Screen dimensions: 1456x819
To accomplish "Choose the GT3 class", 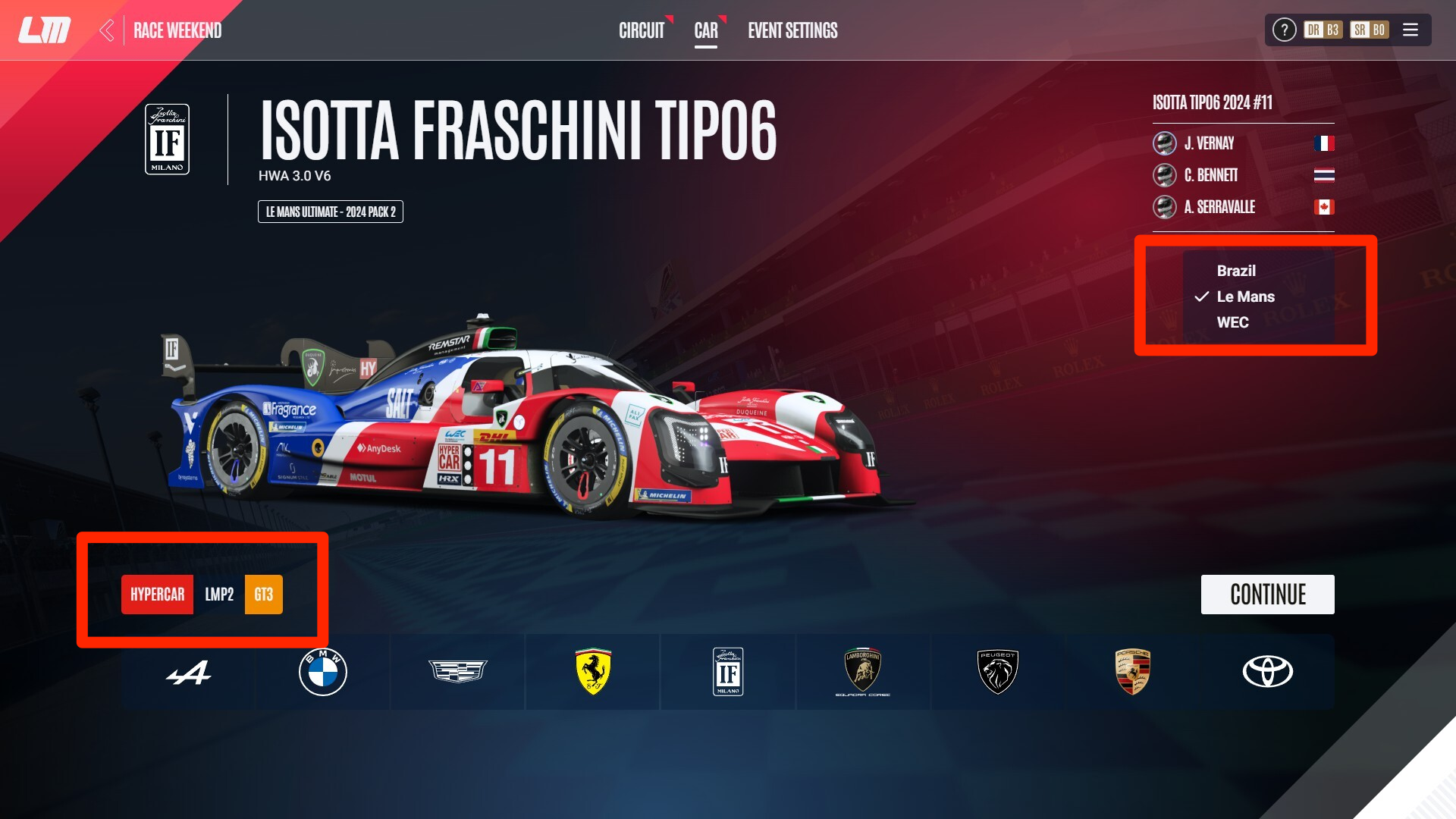I will (264, 595).
